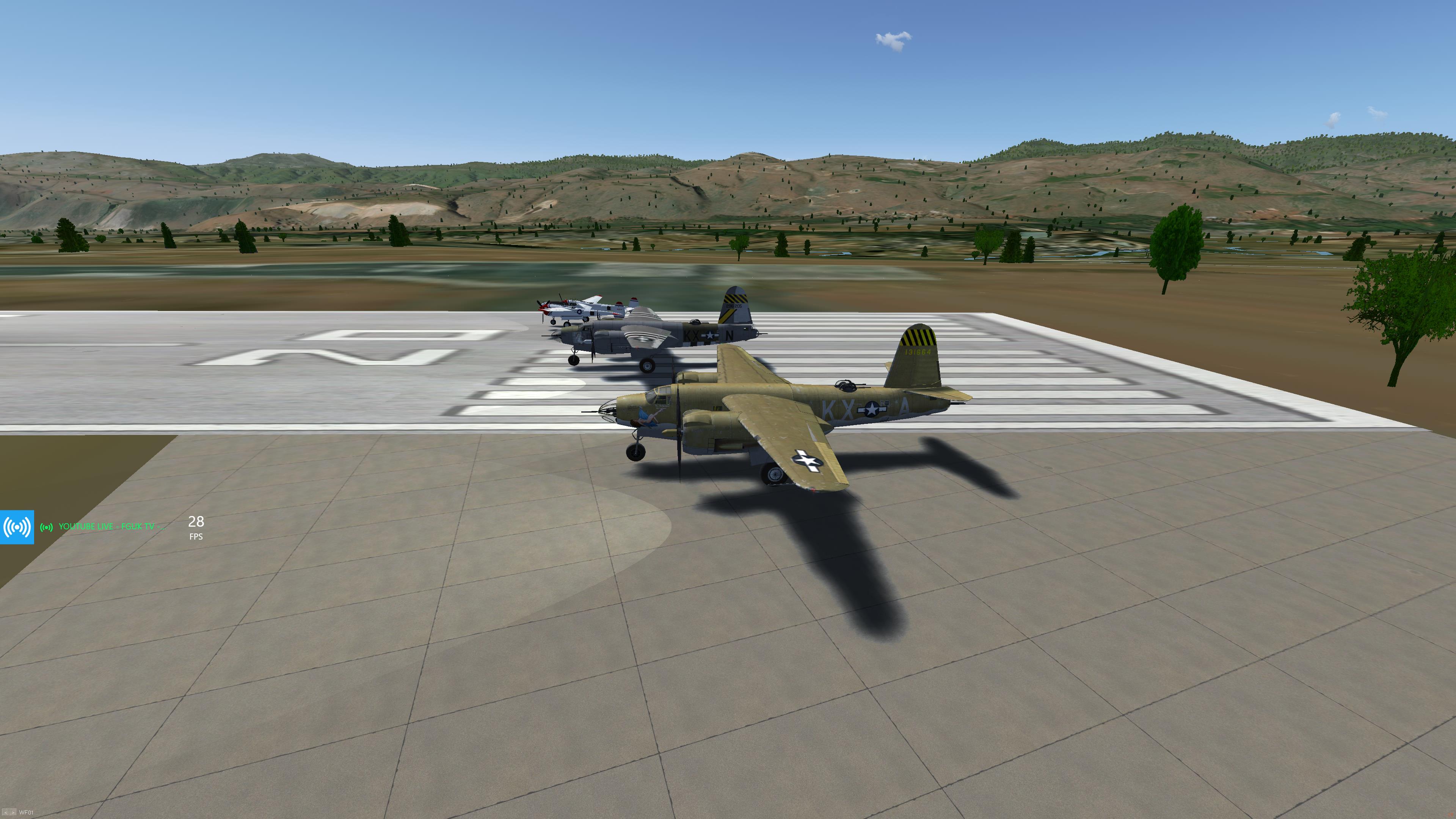Select the next arrow beside WF01
Image resolution: width=1456 pixels, height=819 pixels.
13,813
